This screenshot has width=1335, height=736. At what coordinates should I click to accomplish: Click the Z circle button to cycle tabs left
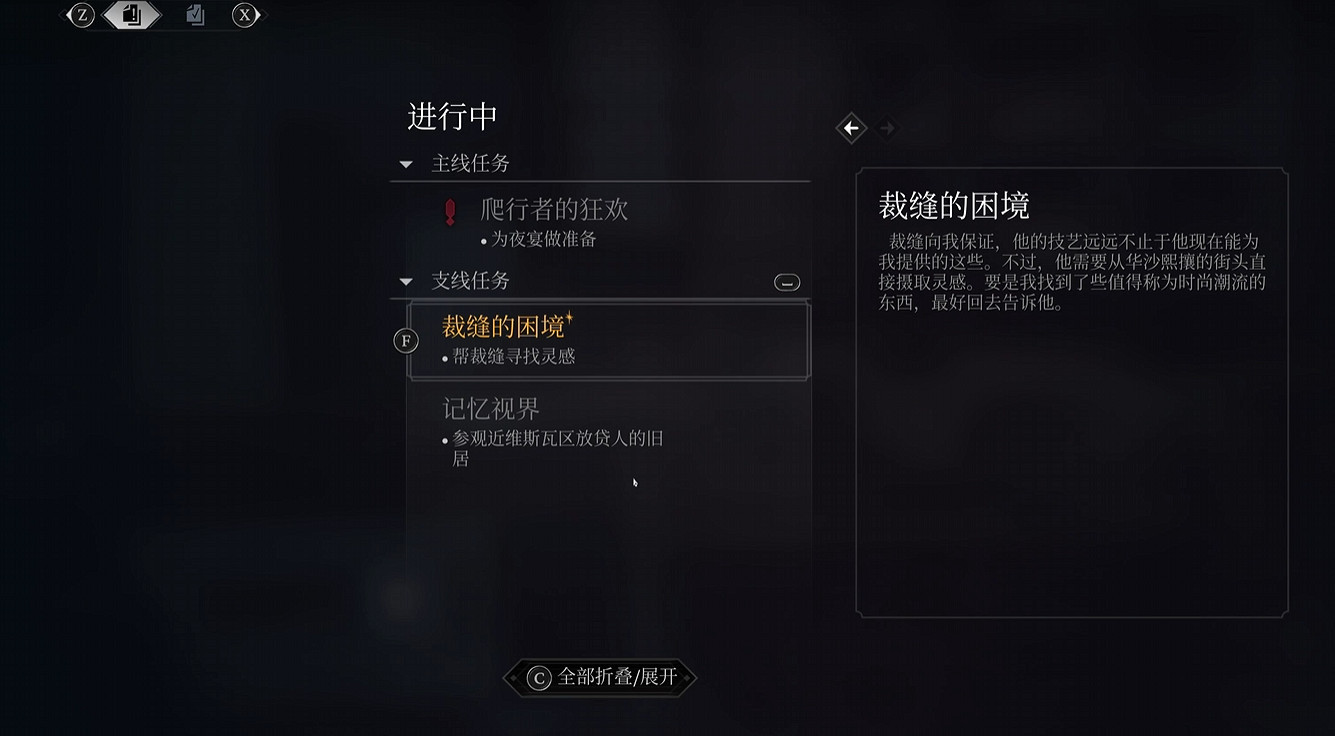[x=81, y=15]
